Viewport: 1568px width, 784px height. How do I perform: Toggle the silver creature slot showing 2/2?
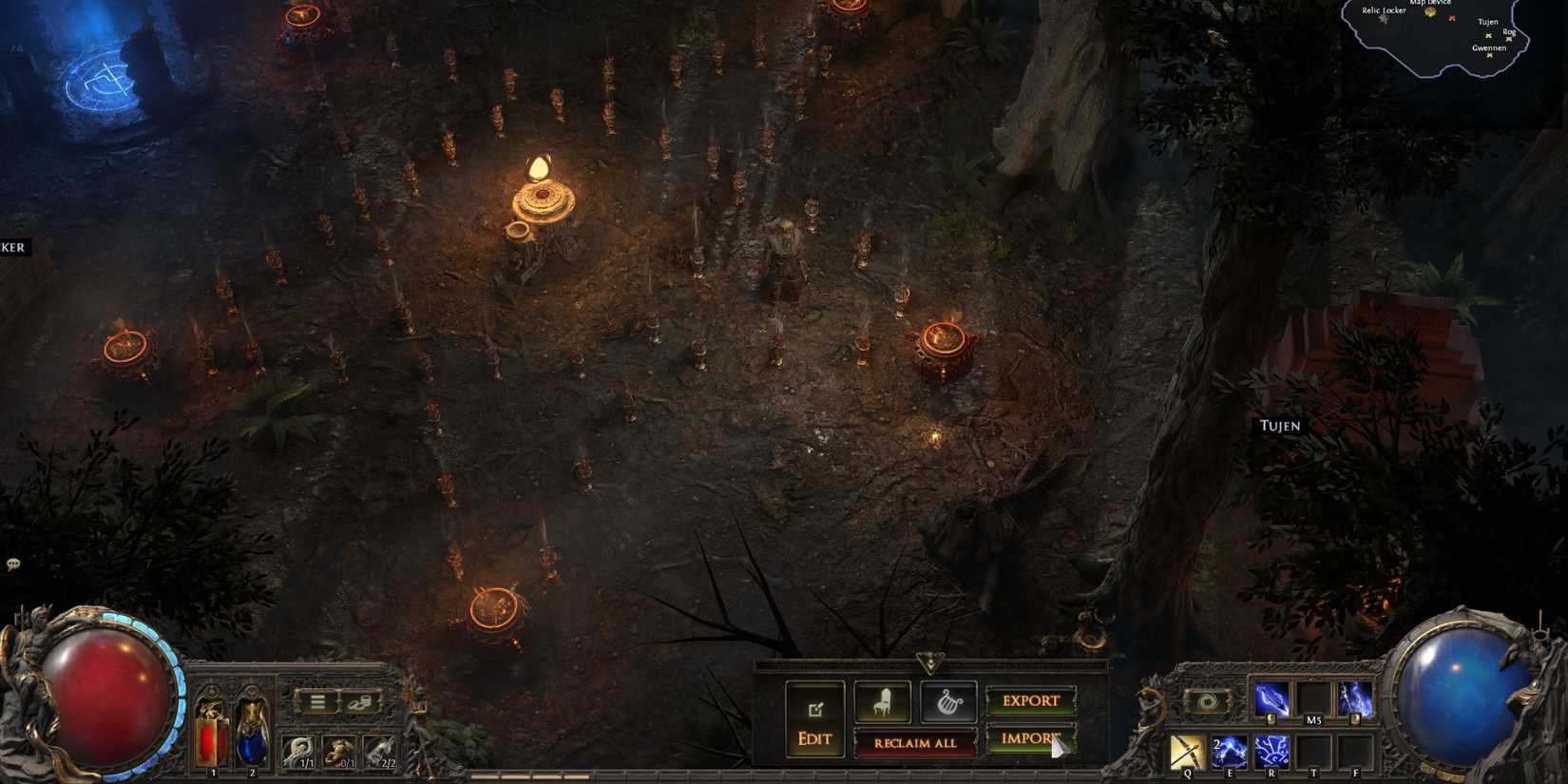pos(380,752)
